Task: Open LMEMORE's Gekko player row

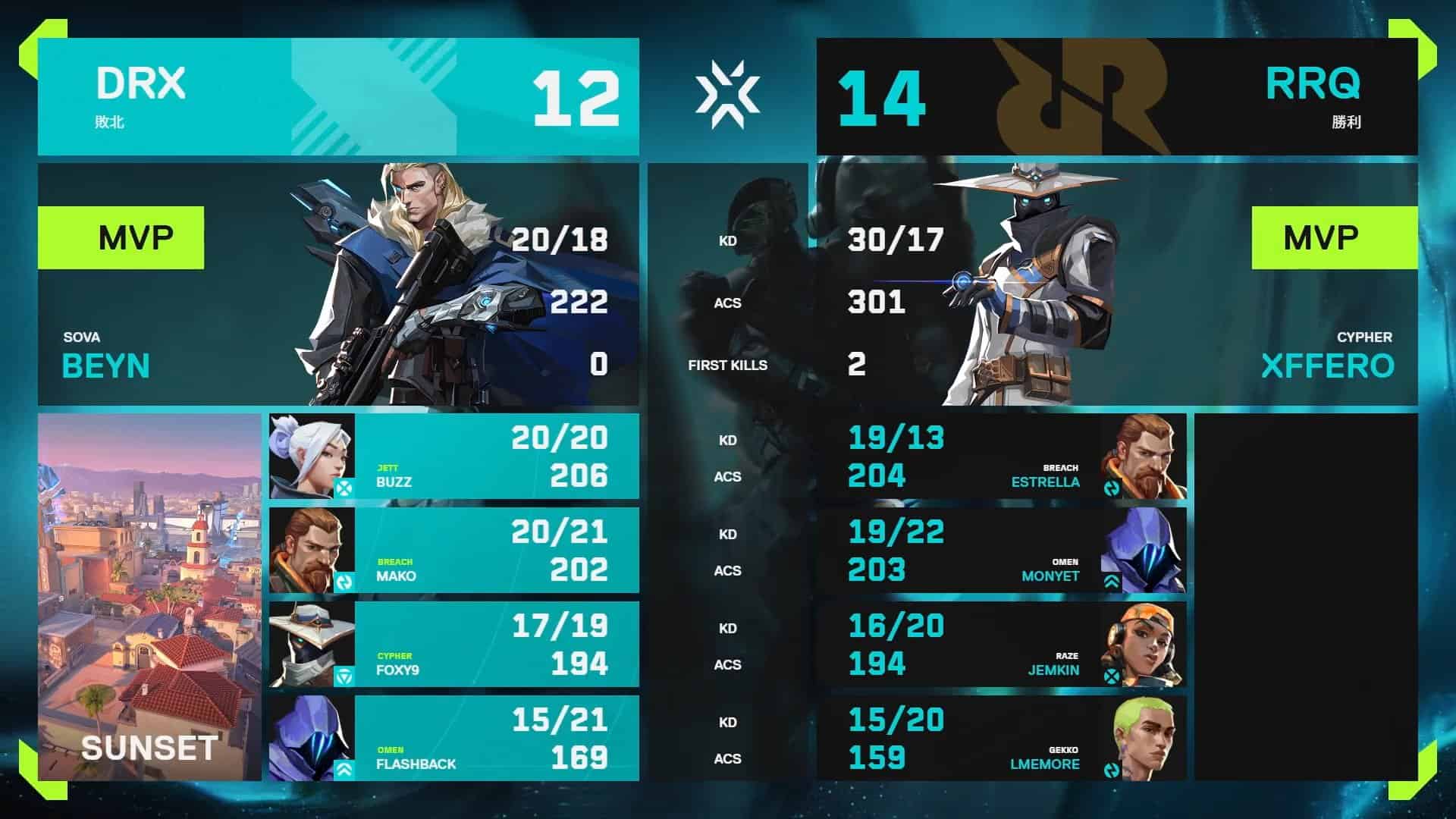Action: 1001,739
